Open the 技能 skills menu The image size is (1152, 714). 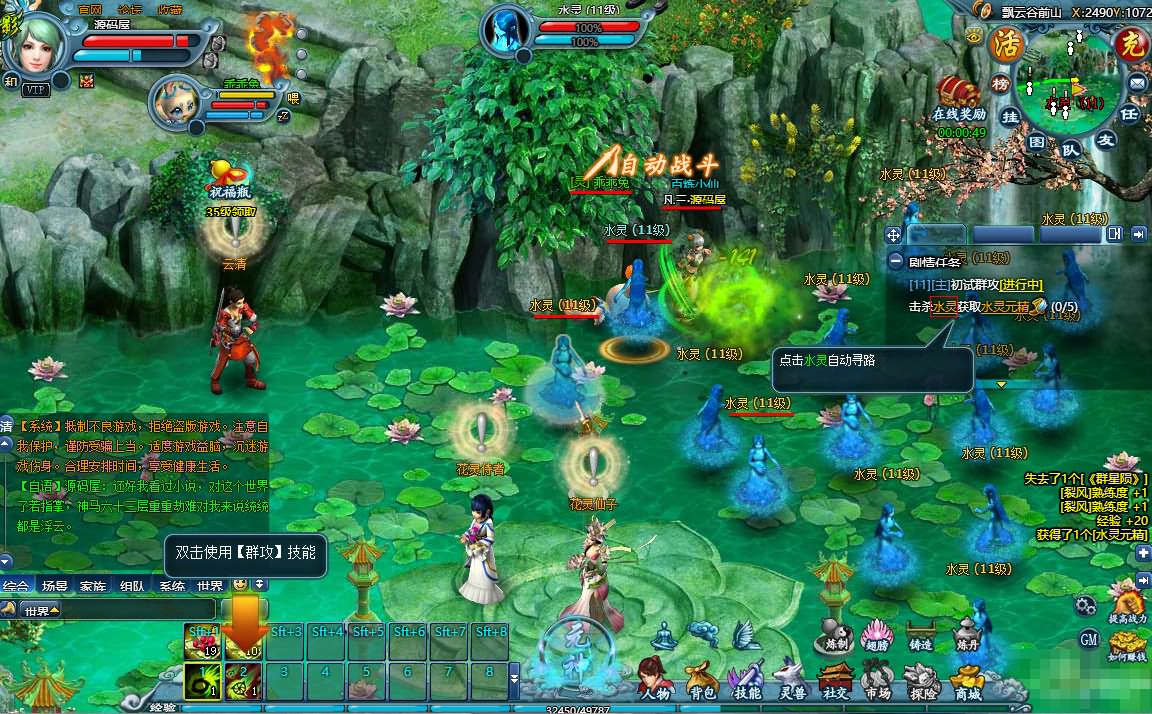(747, 680)
